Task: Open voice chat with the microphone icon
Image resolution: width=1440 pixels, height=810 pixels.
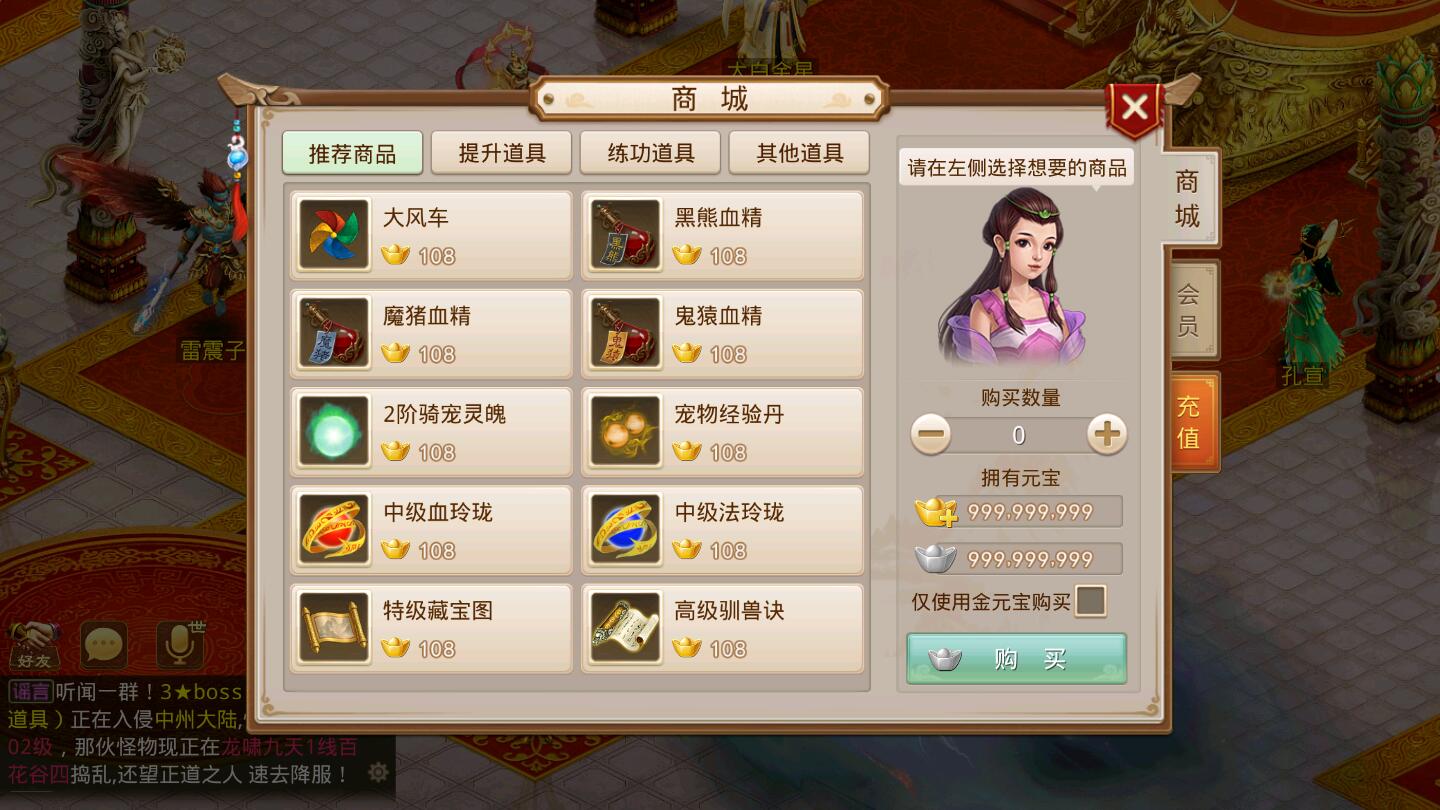Action: point(178,645)
